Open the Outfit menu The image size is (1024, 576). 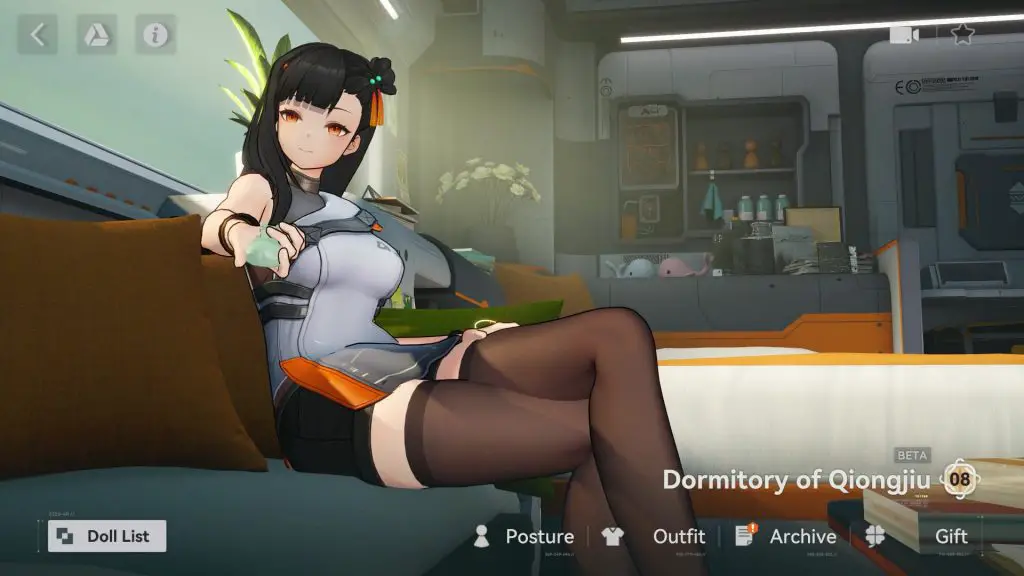tap(654, 537)
